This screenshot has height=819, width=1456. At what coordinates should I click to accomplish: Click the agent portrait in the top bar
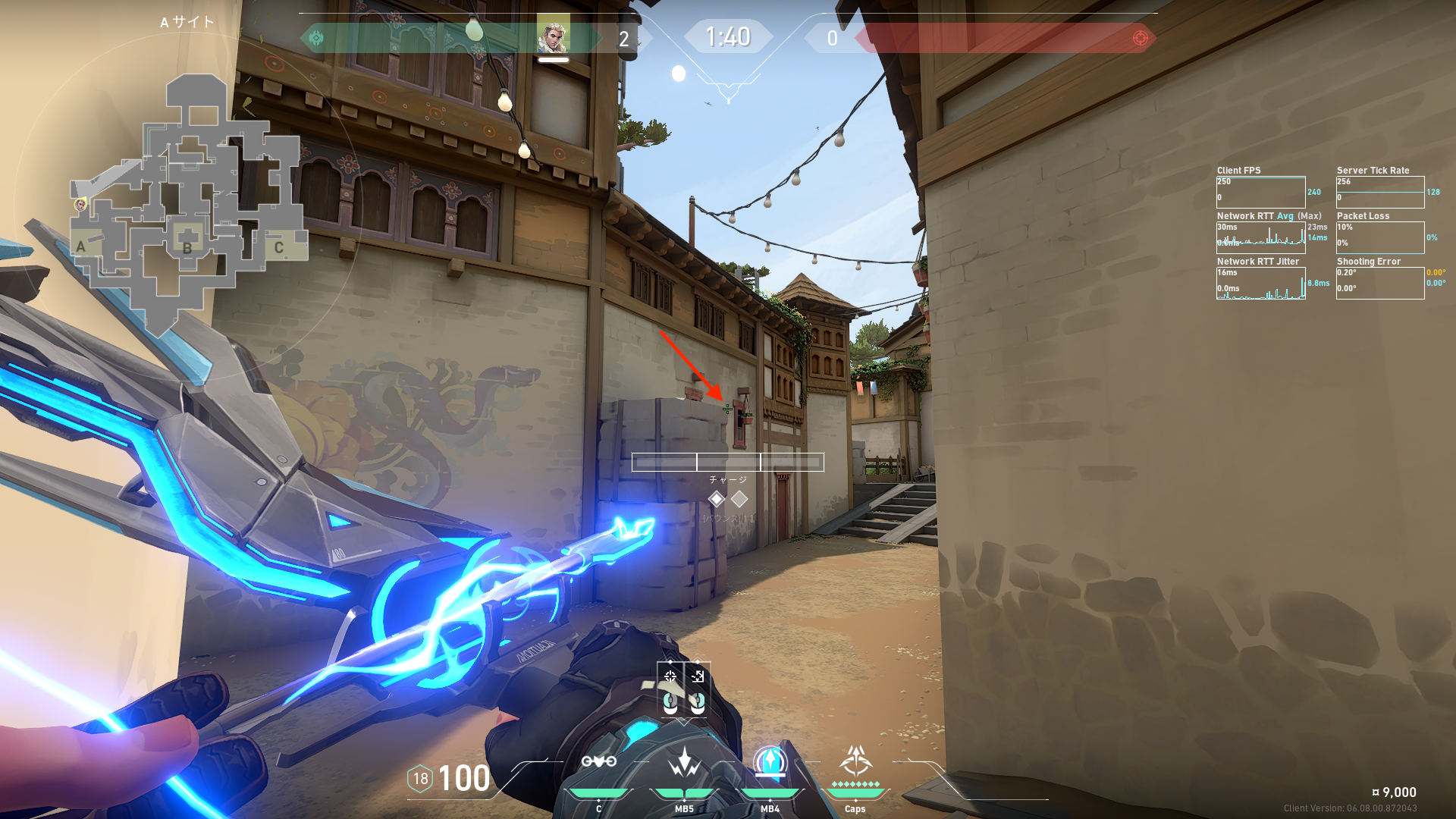coord(553,35)
